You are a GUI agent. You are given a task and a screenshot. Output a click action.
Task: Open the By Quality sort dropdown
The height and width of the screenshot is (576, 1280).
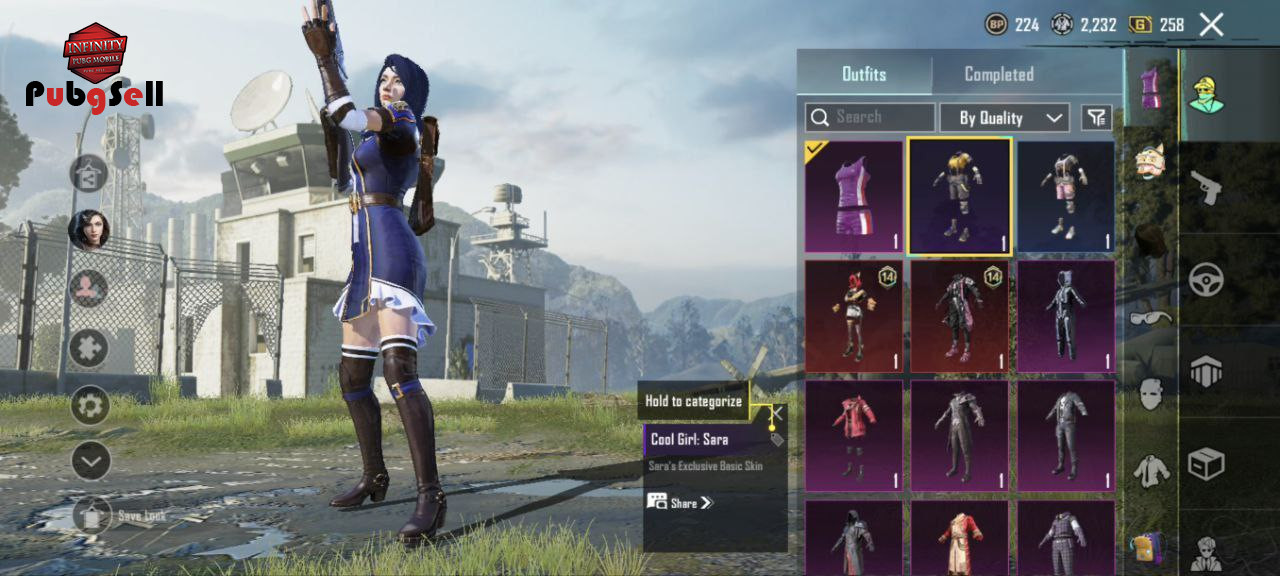1004,118
